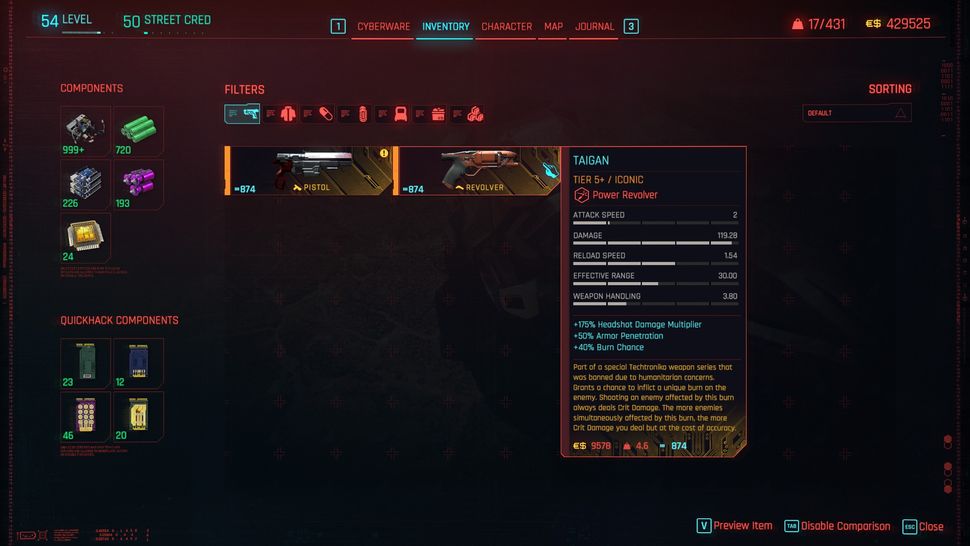This screenshot has height=546, width=970.
Task: Go to the Journal tab
Action: [x=594, y=26]
